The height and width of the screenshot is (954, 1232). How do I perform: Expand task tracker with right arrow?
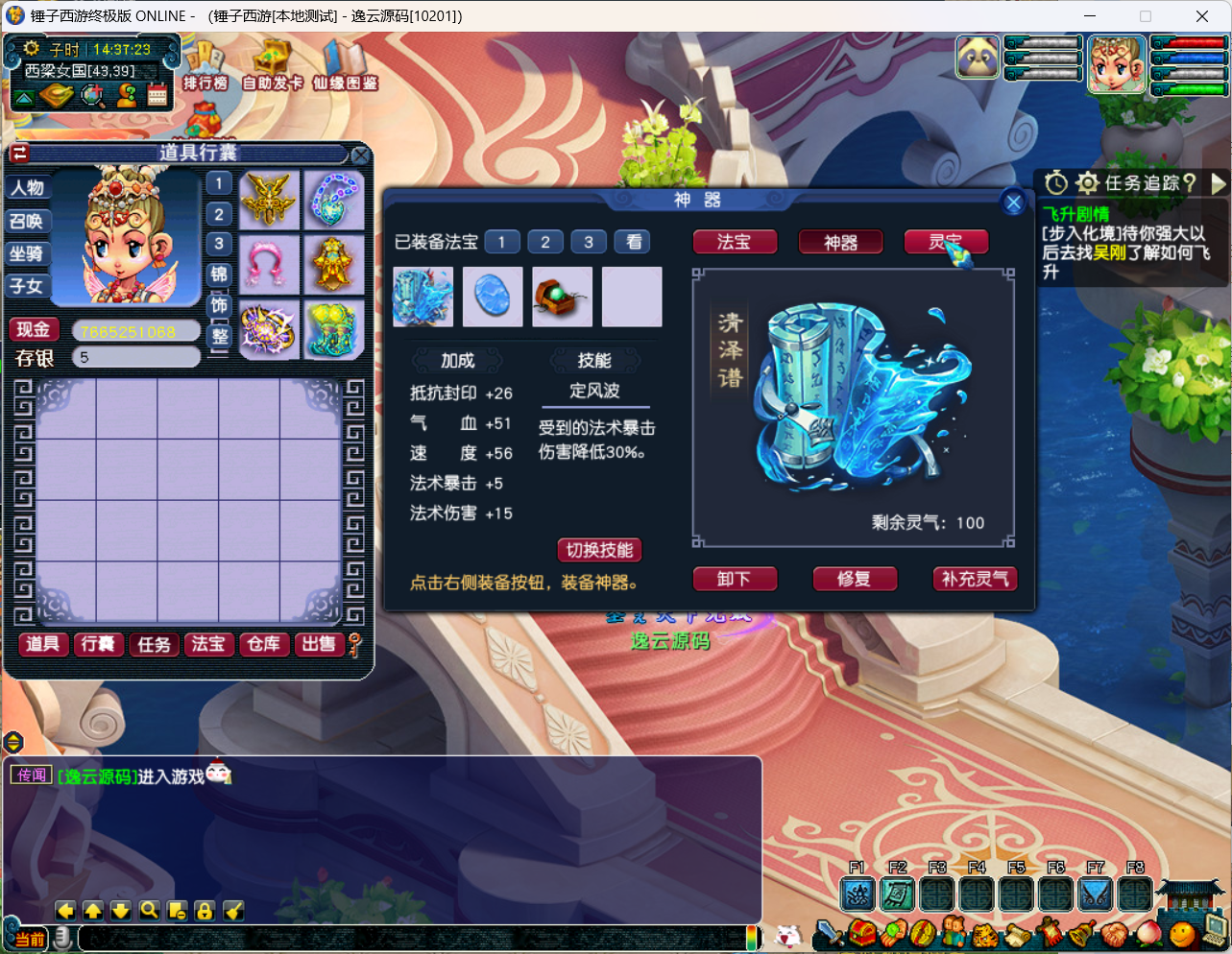coord(1218,180)
